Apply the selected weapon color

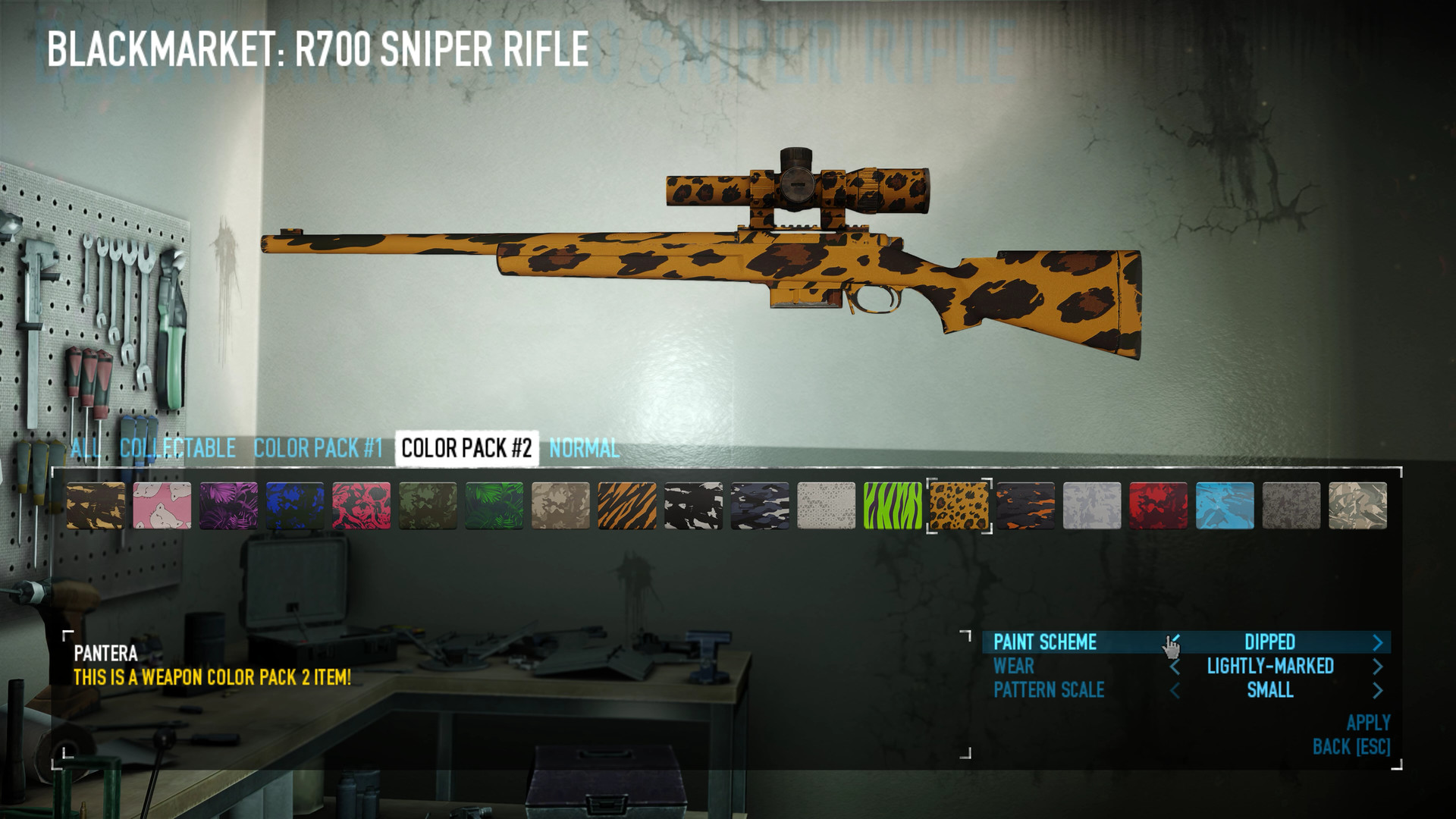click(1368, 723)
